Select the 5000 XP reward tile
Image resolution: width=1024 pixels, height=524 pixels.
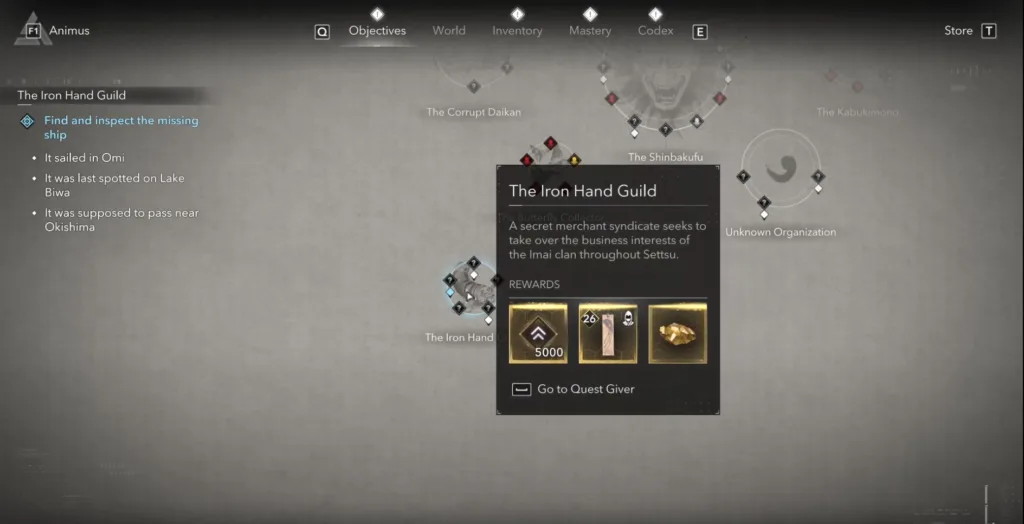(x=538, y=333)
